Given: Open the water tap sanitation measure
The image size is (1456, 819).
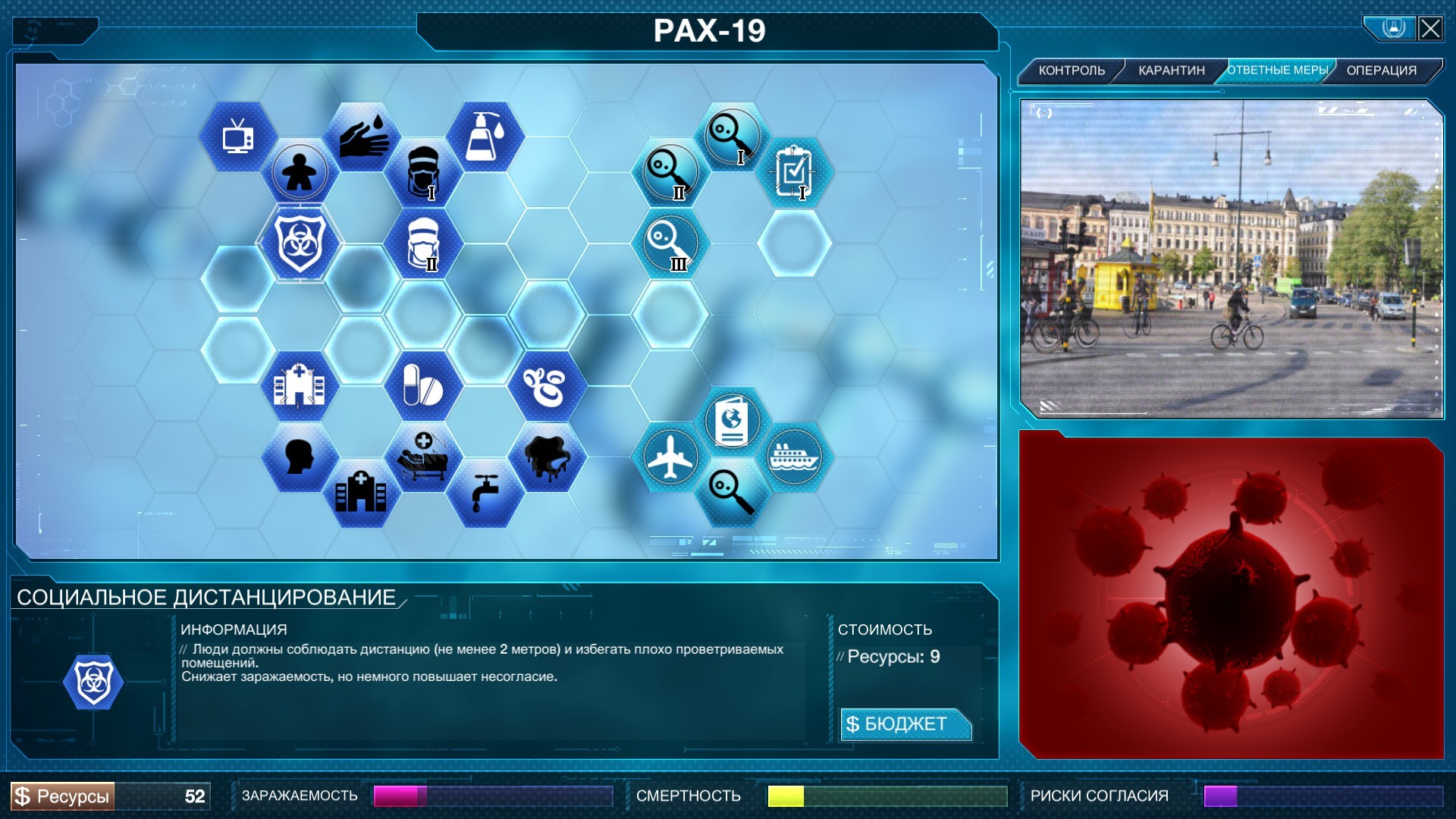Looking at the screenshot, I should [485, 491].
